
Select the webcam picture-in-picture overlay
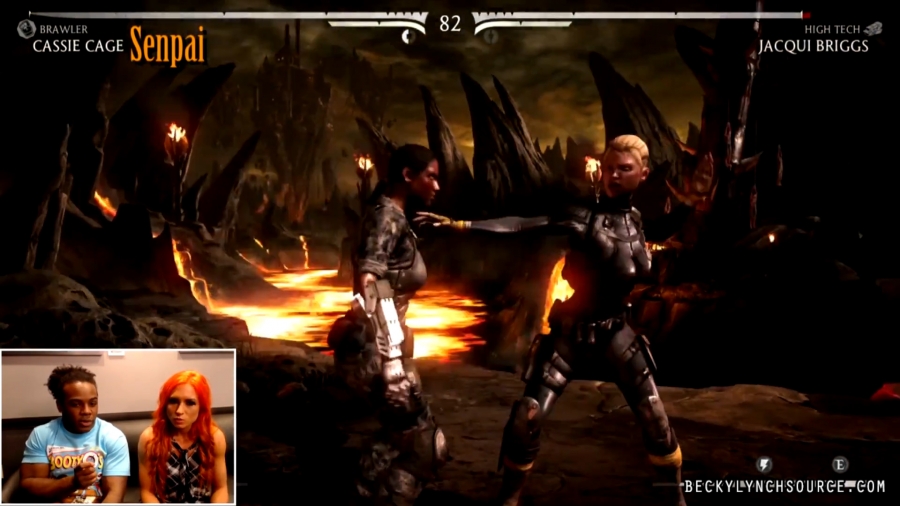(118, 426)
